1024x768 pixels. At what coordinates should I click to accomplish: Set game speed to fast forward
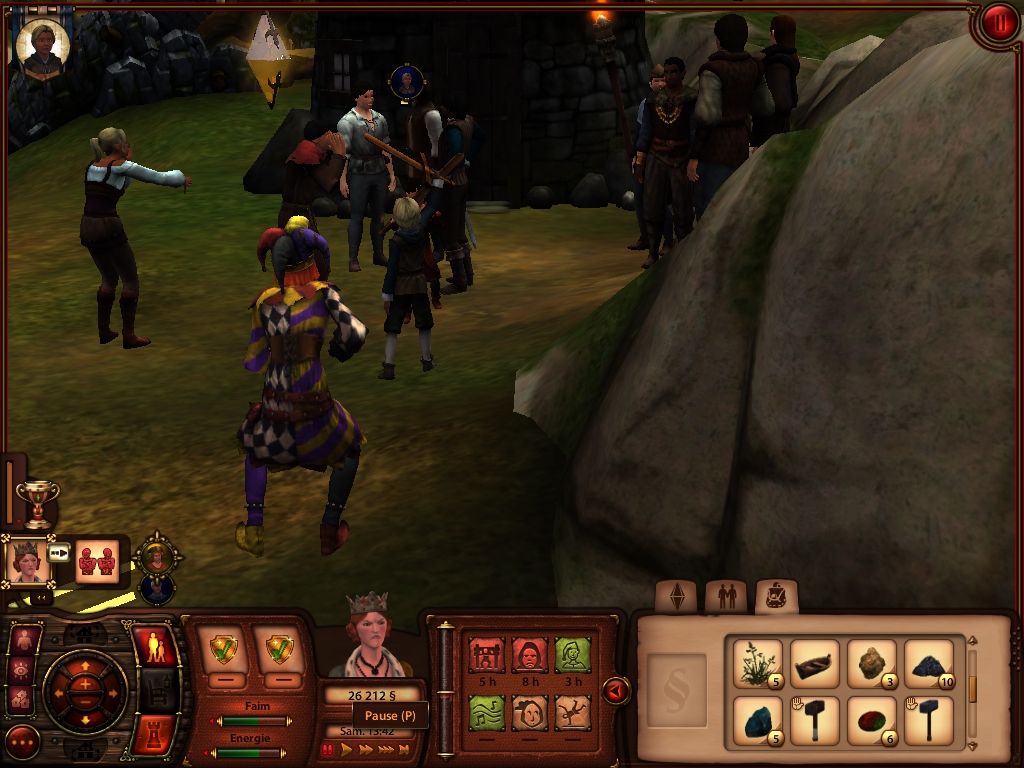tap(365, 748)
